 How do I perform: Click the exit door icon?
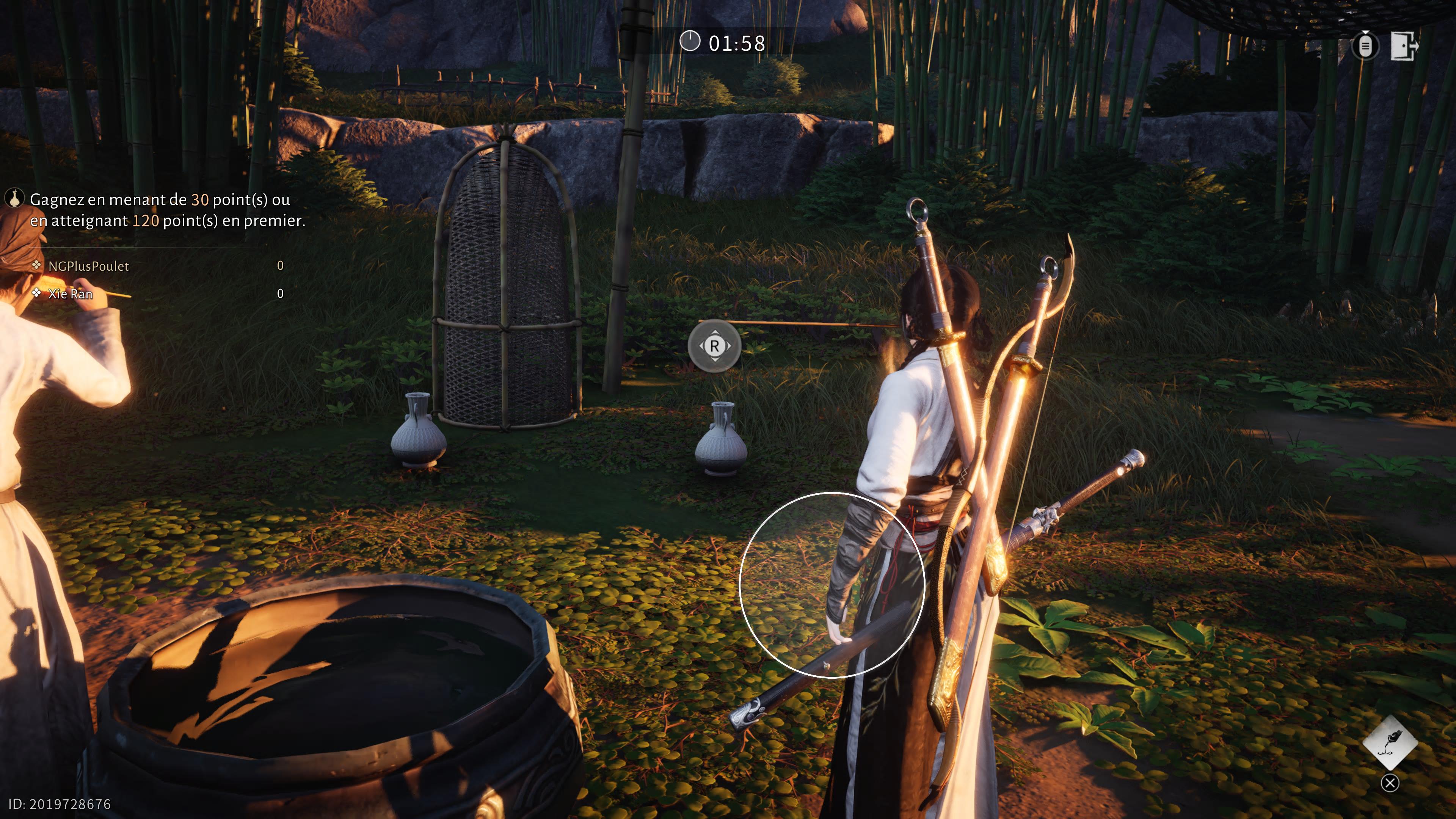tap(1404, 45)
